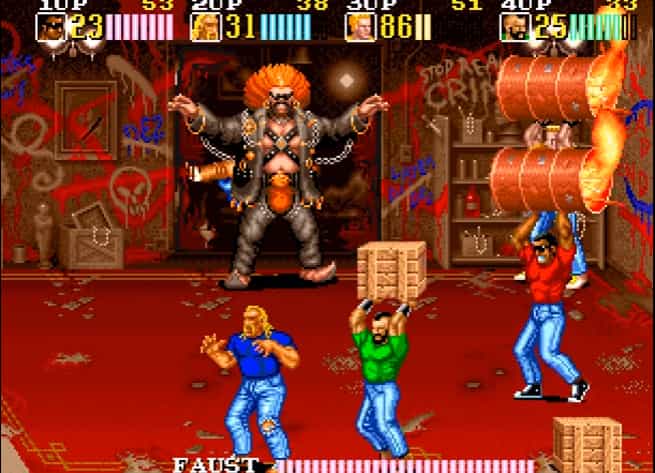Select player 2's long blonde-haired portrait

pyautogui.click(x=206, y=26)
